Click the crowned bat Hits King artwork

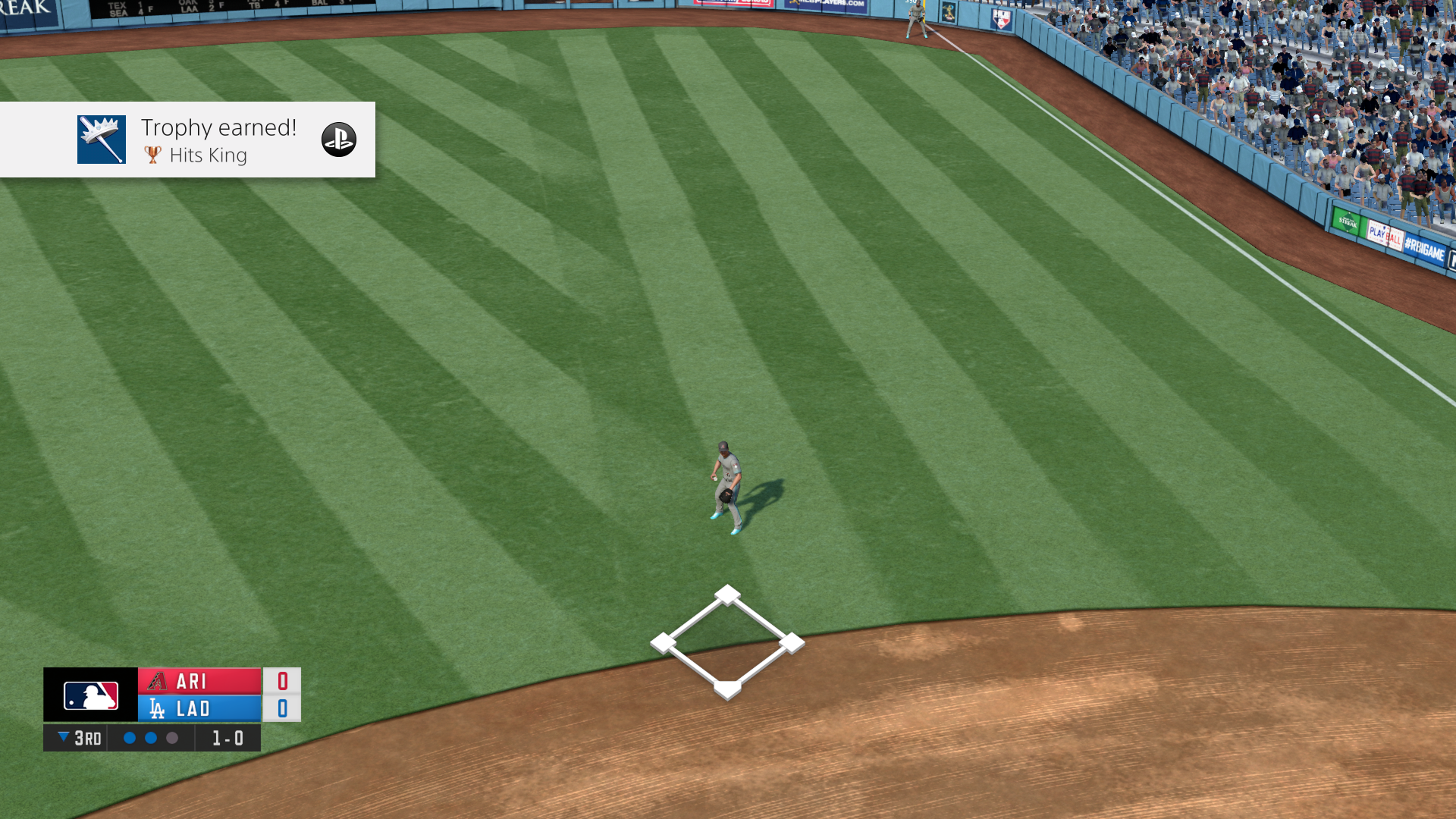101,140
